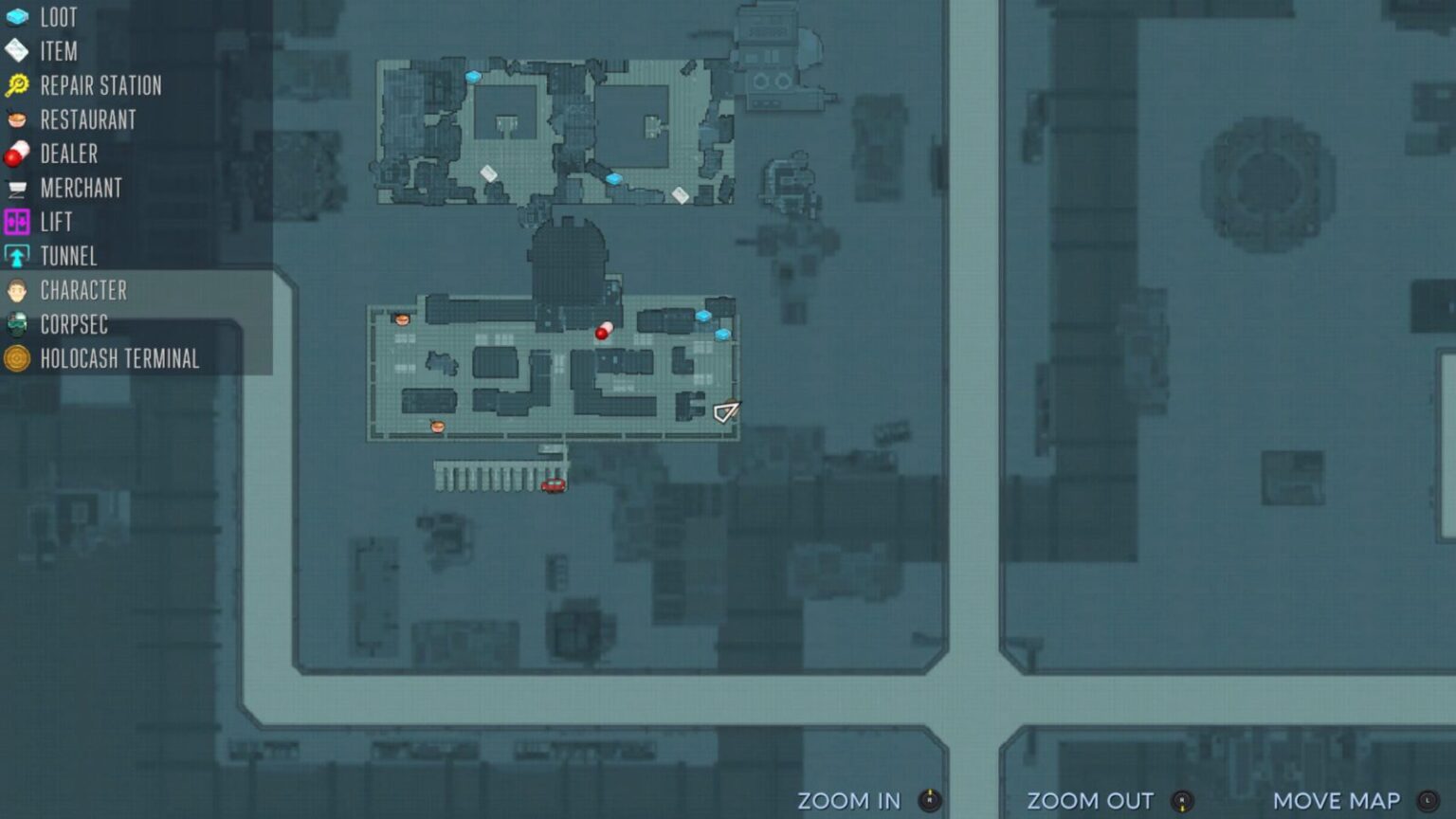Select the Tunnel arrow icon in the legend
This screenshot has height=819, width=1456.
(x=16, y=256)
